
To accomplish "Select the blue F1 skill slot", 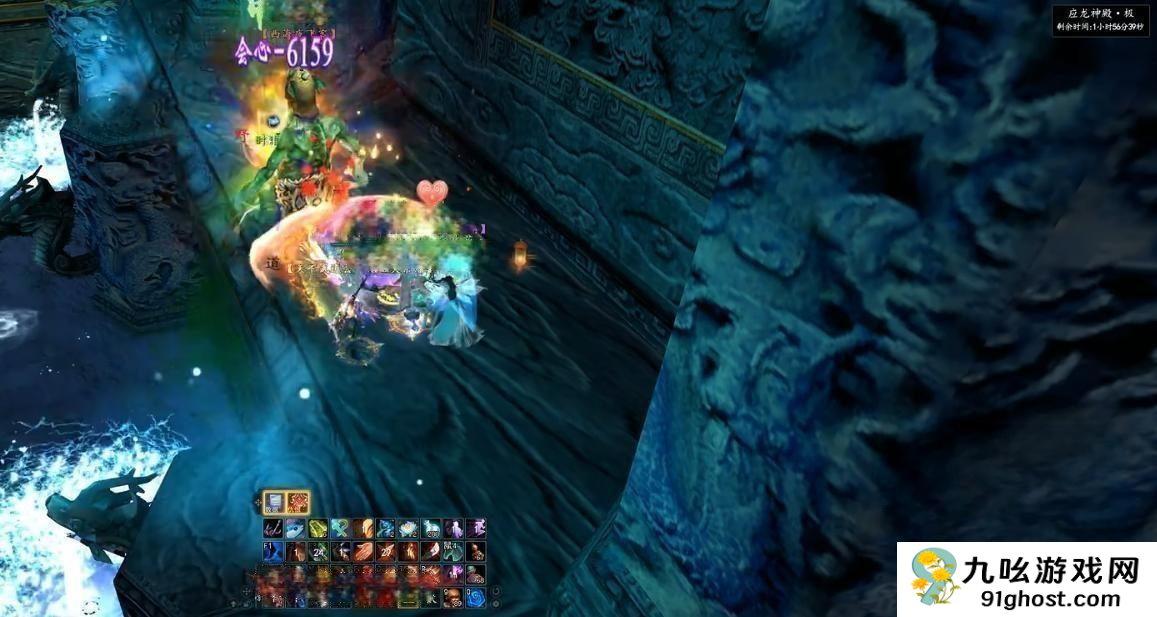I will 273,551.
